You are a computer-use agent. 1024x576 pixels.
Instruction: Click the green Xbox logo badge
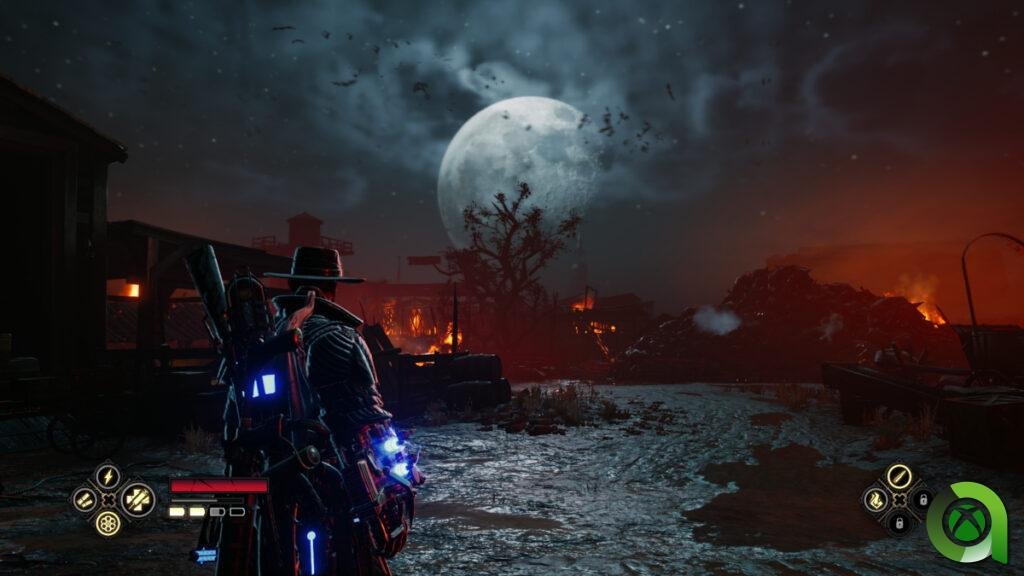click(972, 522)
